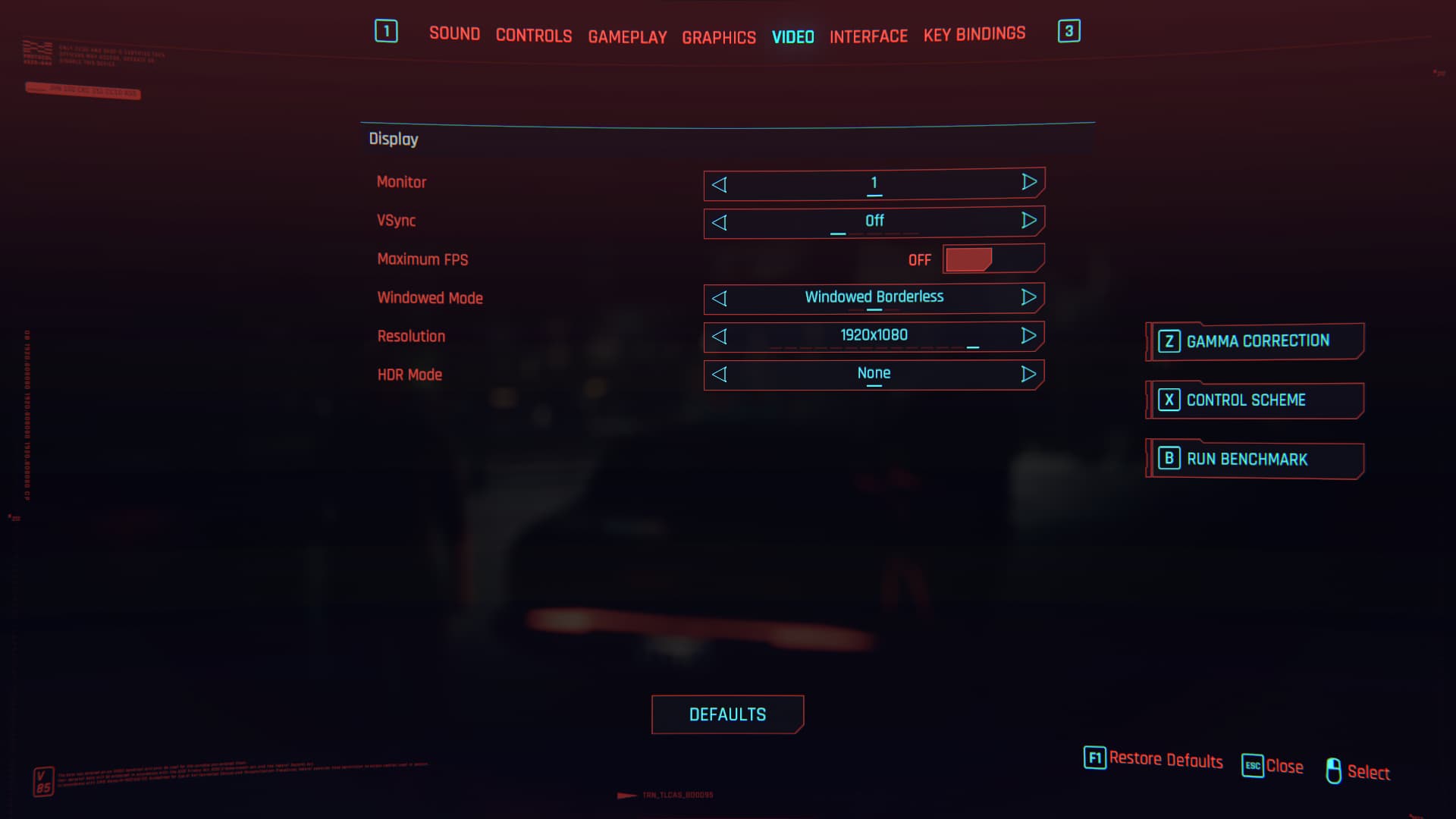Click the left arrow for Windowed Mode

tap(720, 299)
